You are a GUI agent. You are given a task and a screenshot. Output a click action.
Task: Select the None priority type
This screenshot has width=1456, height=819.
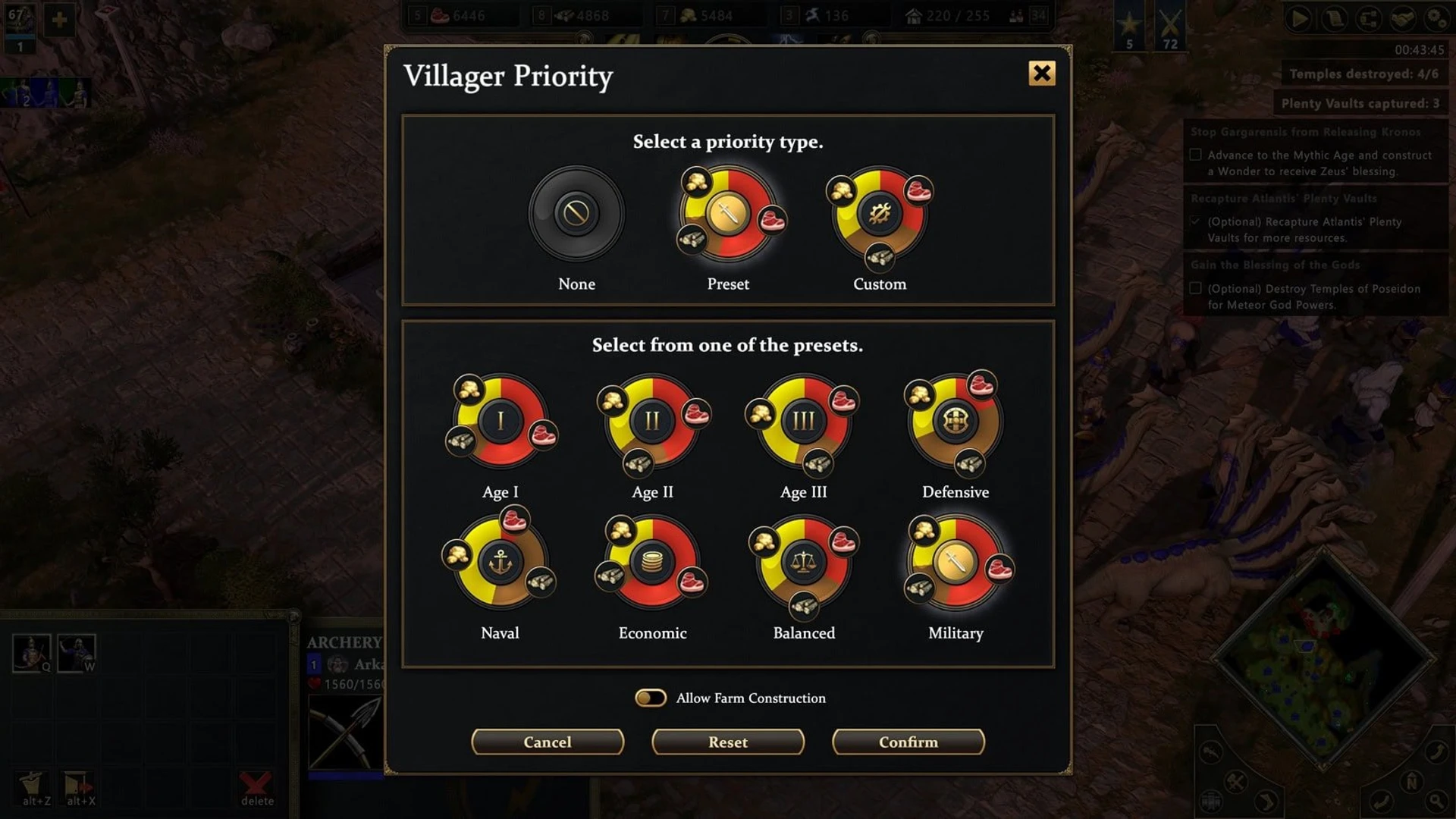576,213
